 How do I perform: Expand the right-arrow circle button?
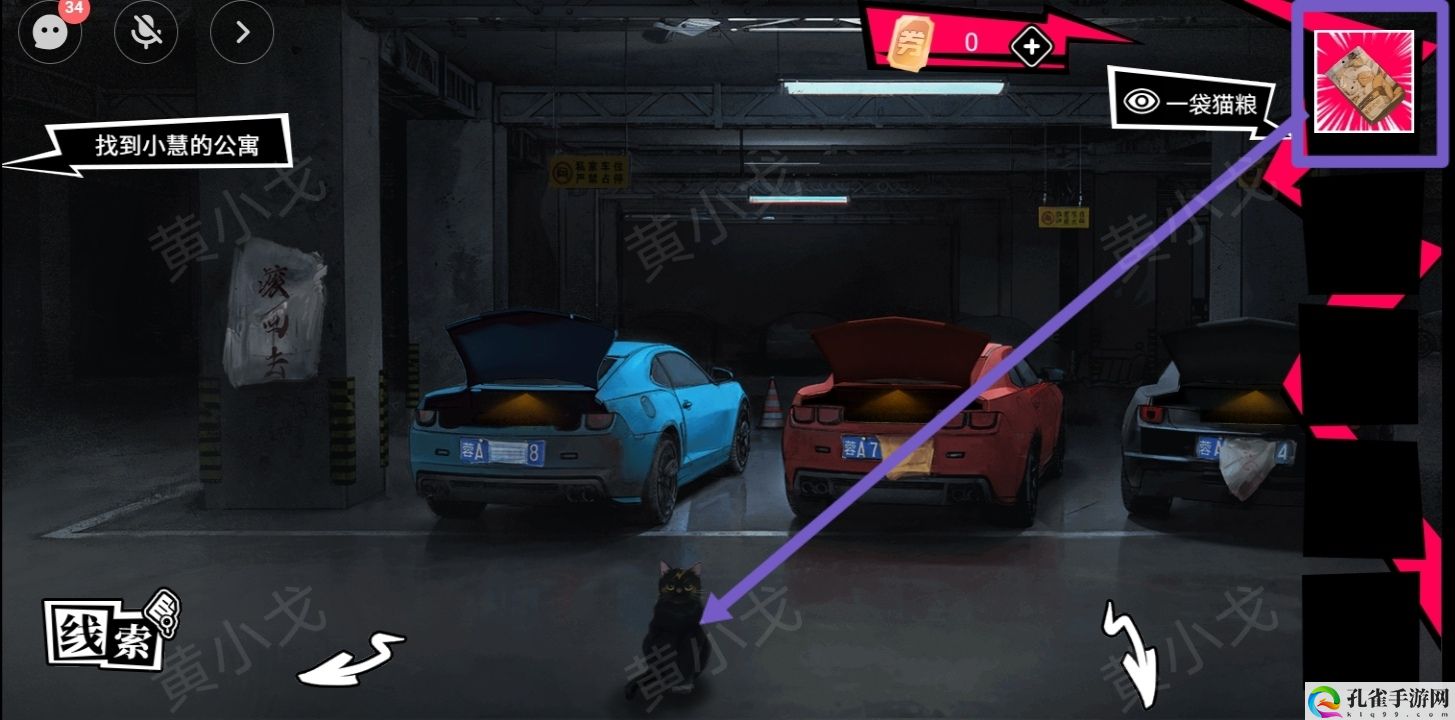coord(241,33)
